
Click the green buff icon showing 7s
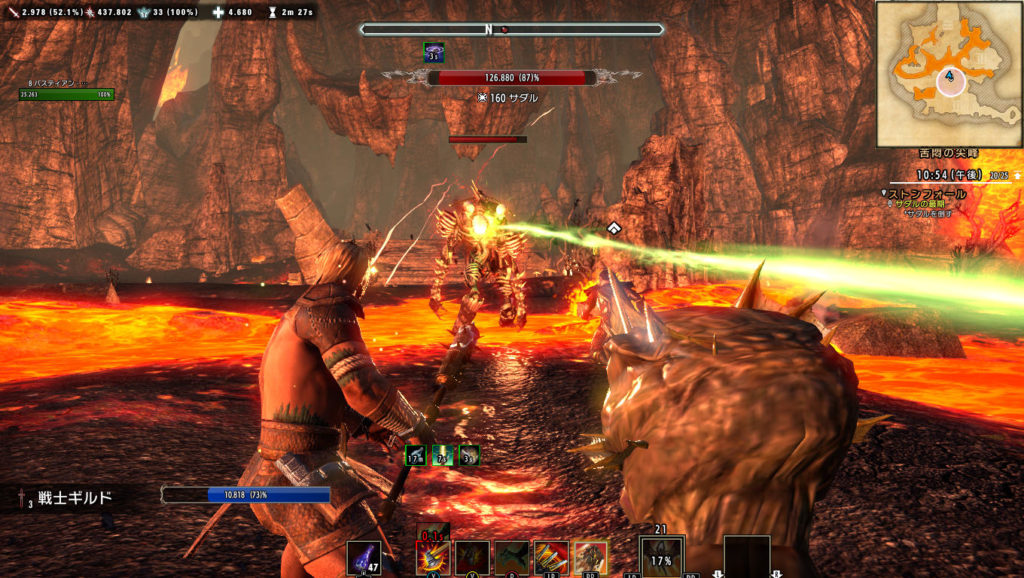pos(442,455)
